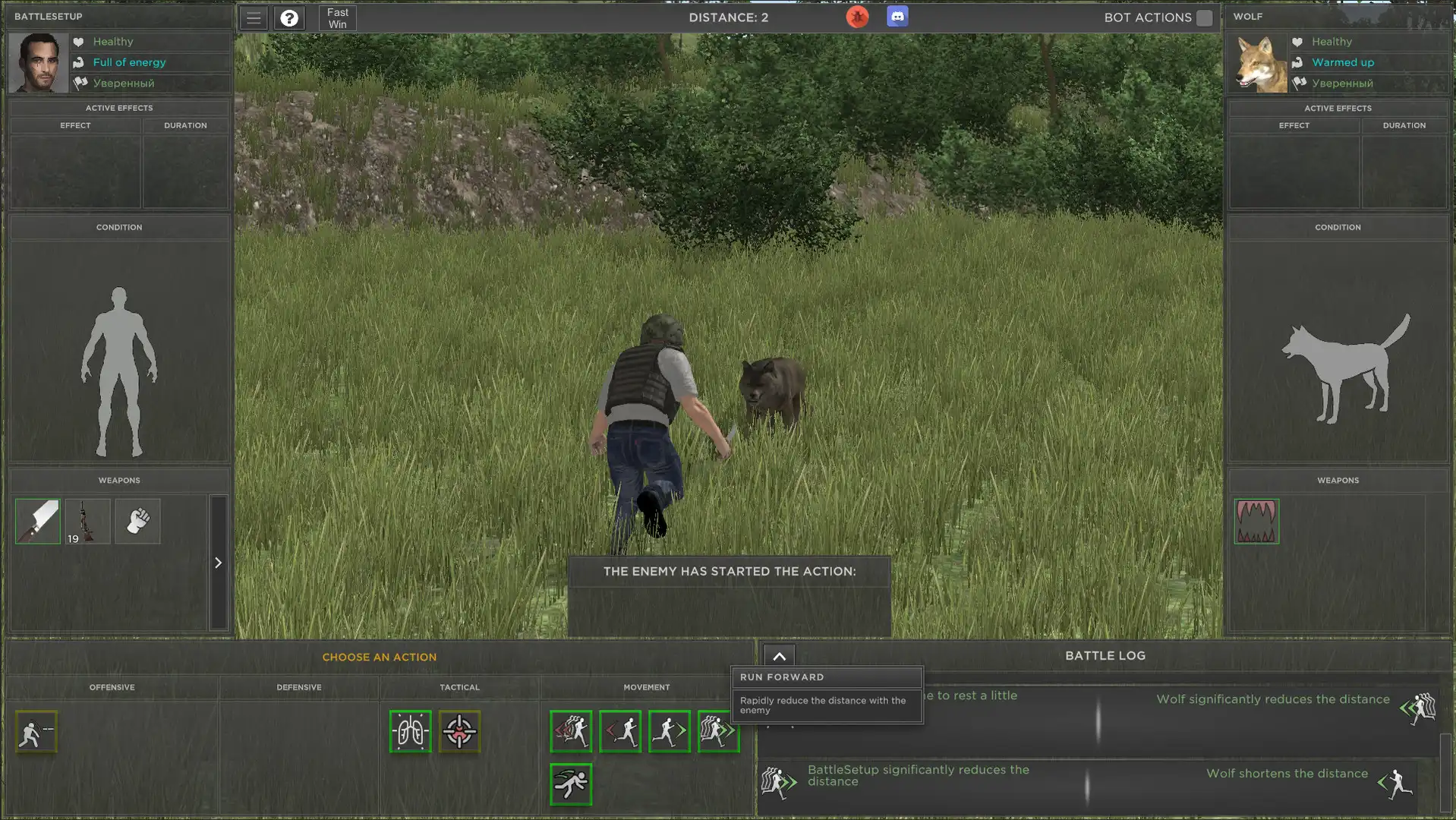Image resolution: width=1456 pixels, height=820 pixels.
Task: Expand the Battle Log panel chevron
Action: 777,655
